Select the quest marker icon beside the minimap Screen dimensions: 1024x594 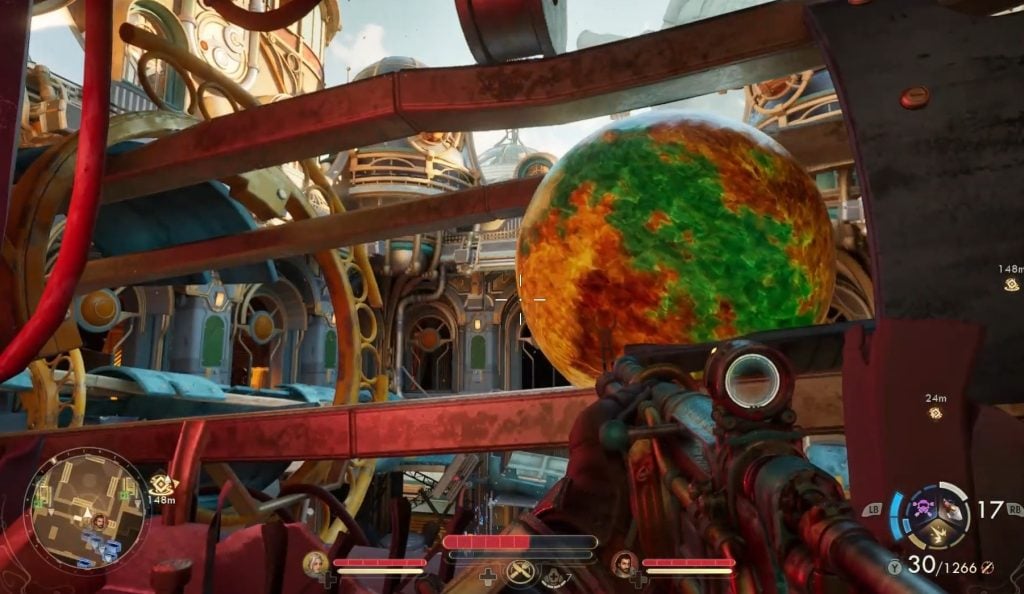(161, 483)
